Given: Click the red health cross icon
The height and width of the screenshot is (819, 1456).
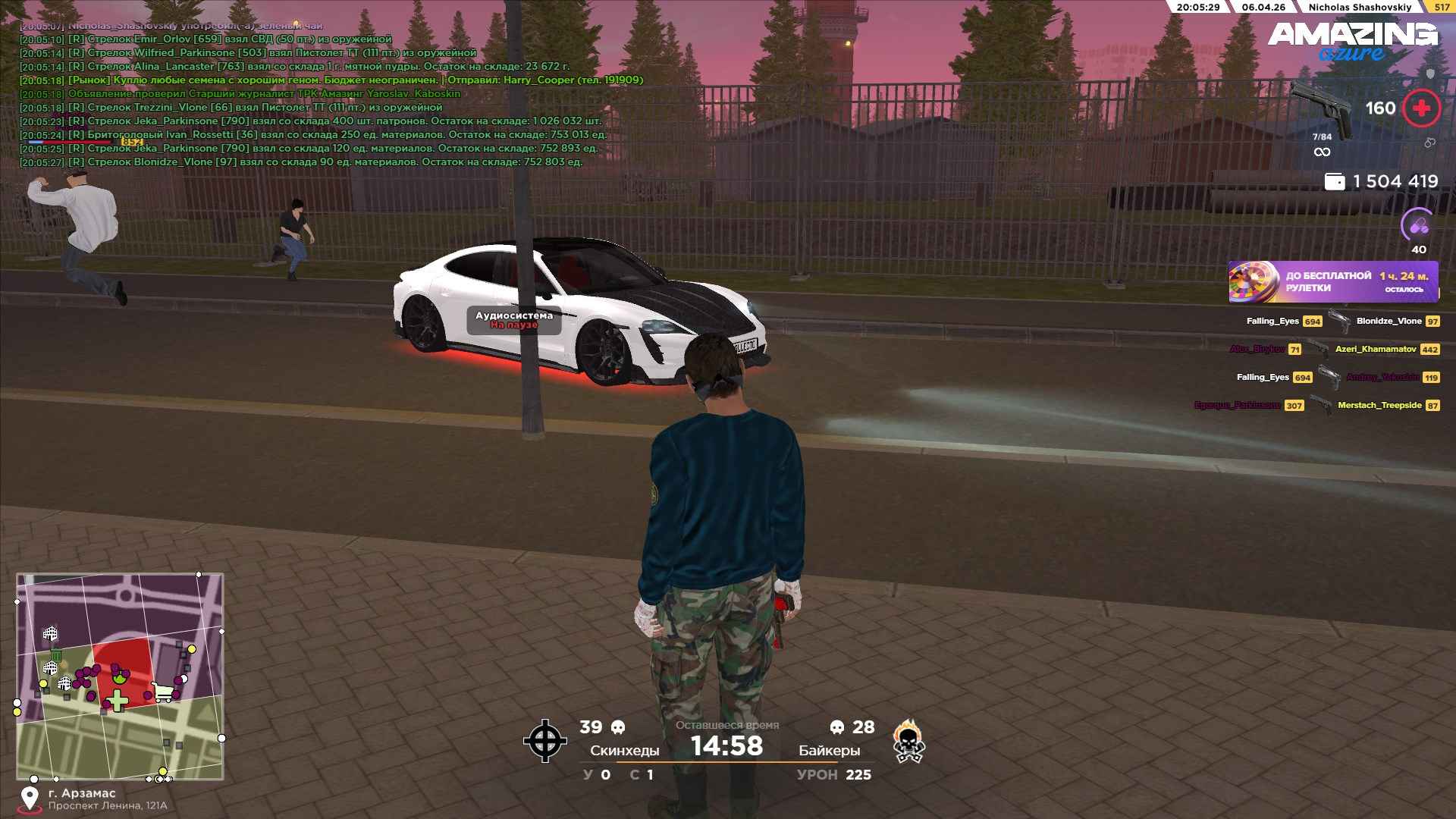Looking at the screenshot, I should pos(1421,108).
